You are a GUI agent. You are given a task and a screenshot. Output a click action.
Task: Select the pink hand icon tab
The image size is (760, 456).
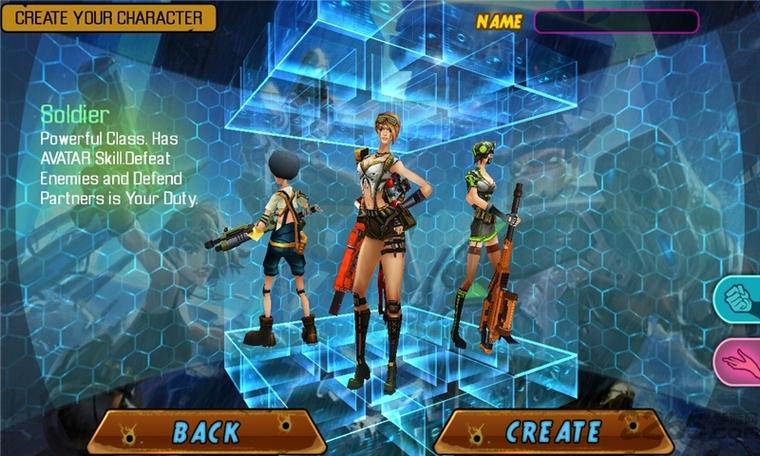pos(741,361)
